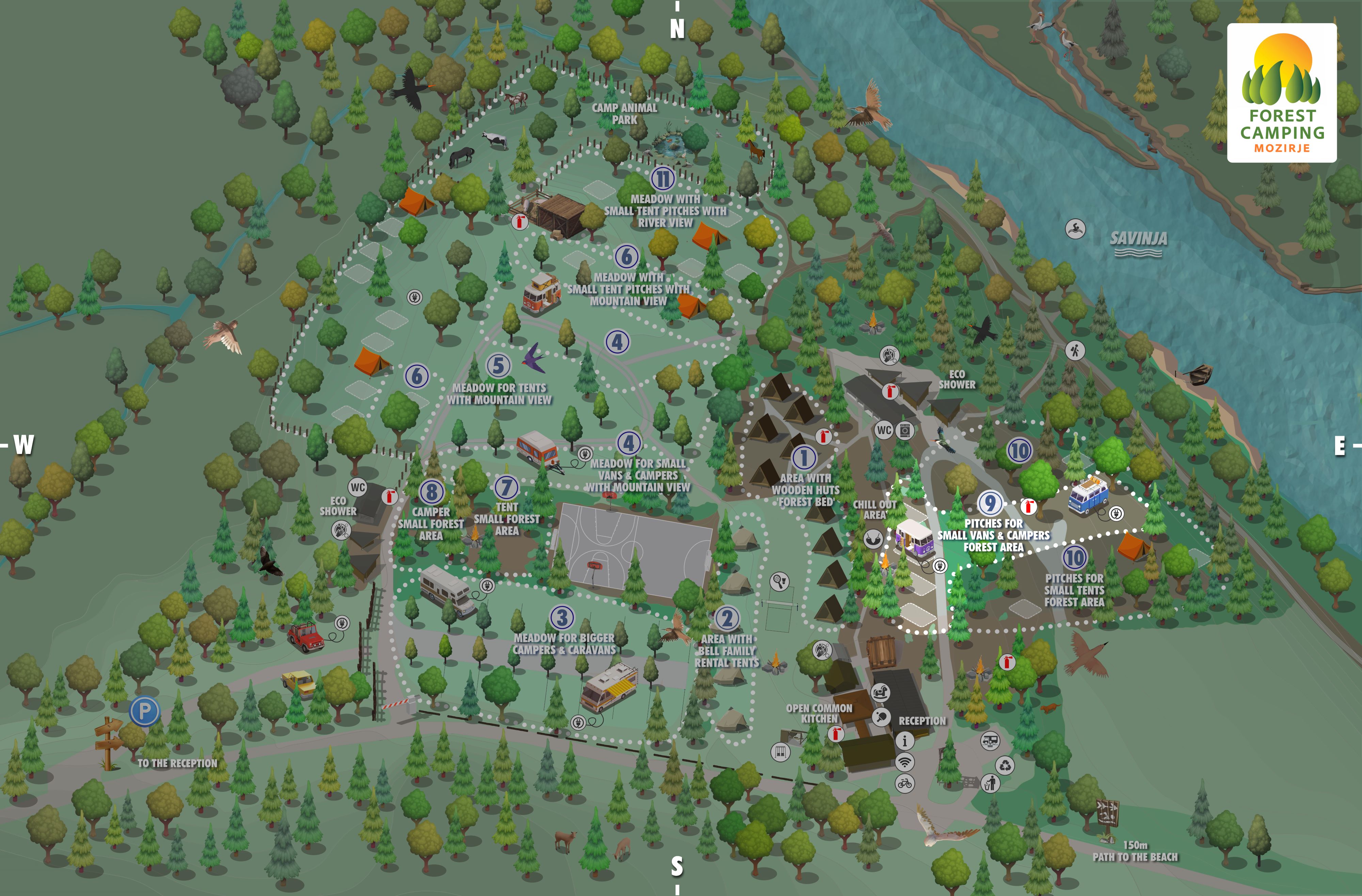Click the Wi-Fi icon near reception

pos(905,762)
